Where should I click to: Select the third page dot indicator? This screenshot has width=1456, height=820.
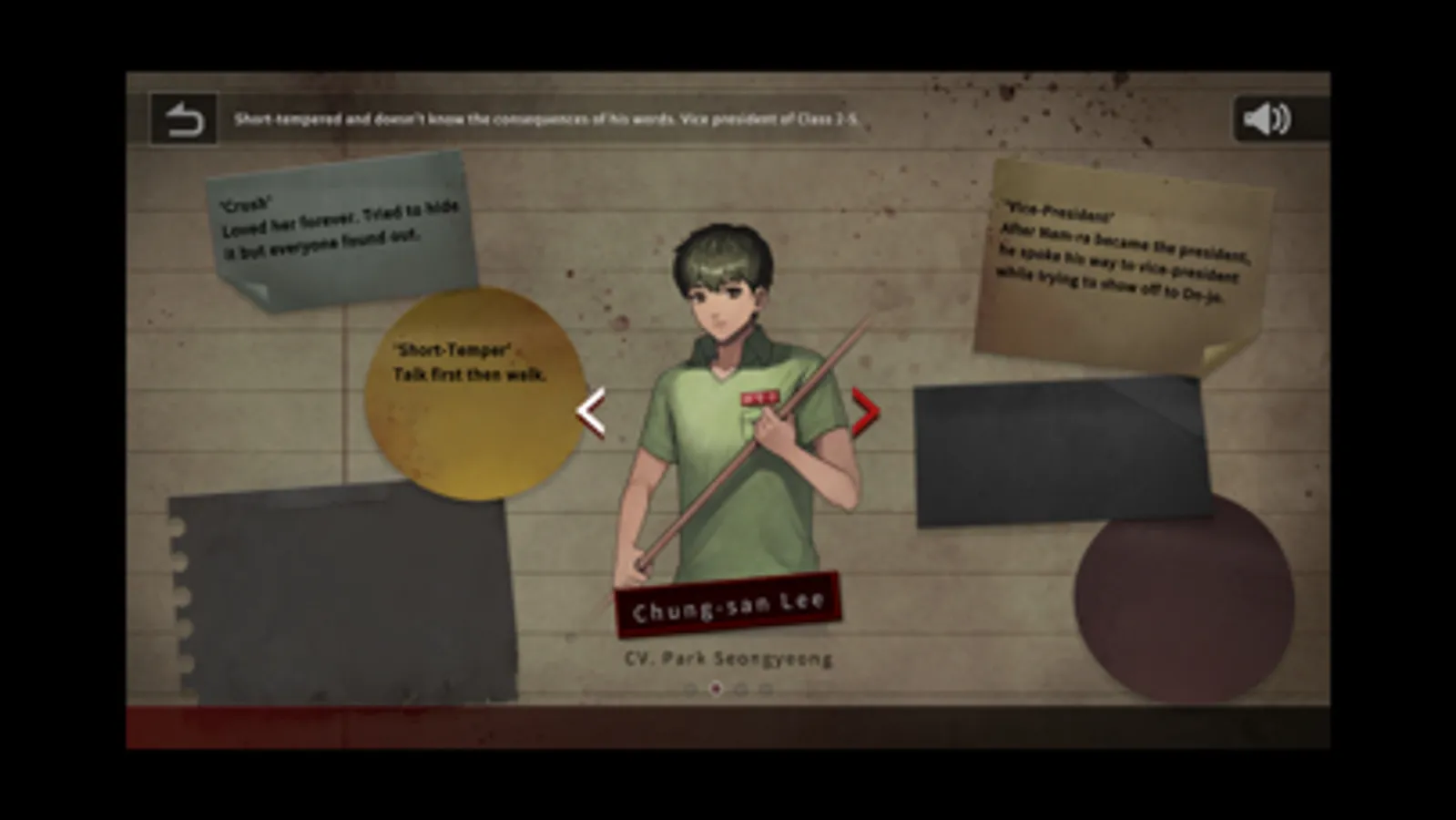point(740,689)
